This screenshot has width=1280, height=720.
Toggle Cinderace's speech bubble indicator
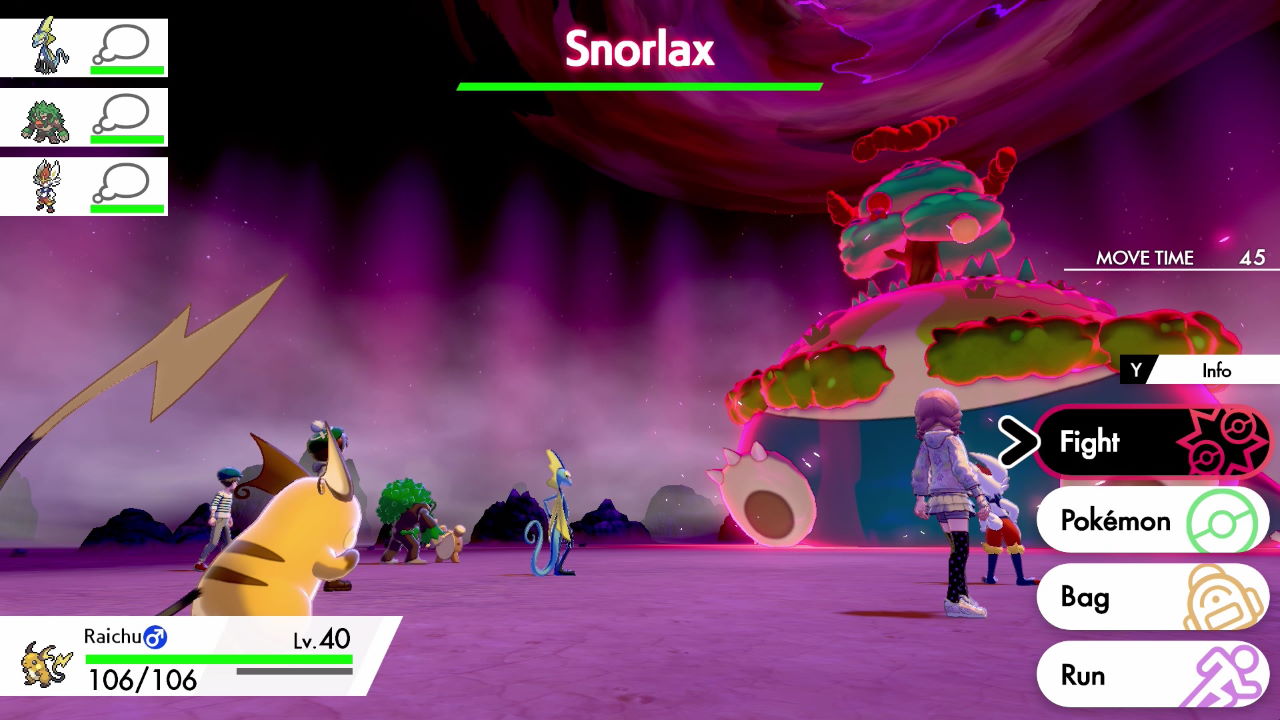click(x=125, y=184)
